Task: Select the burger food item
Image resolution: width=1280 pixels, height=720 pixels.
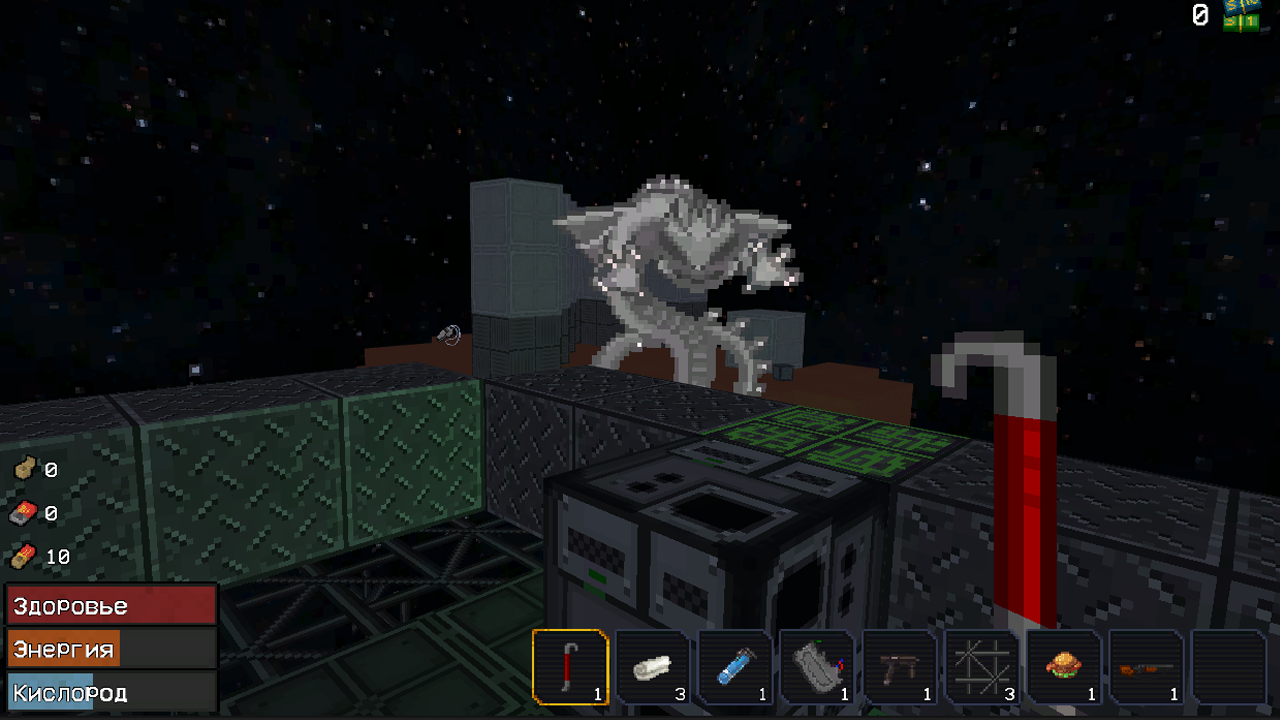Action: coord(1064,668)
